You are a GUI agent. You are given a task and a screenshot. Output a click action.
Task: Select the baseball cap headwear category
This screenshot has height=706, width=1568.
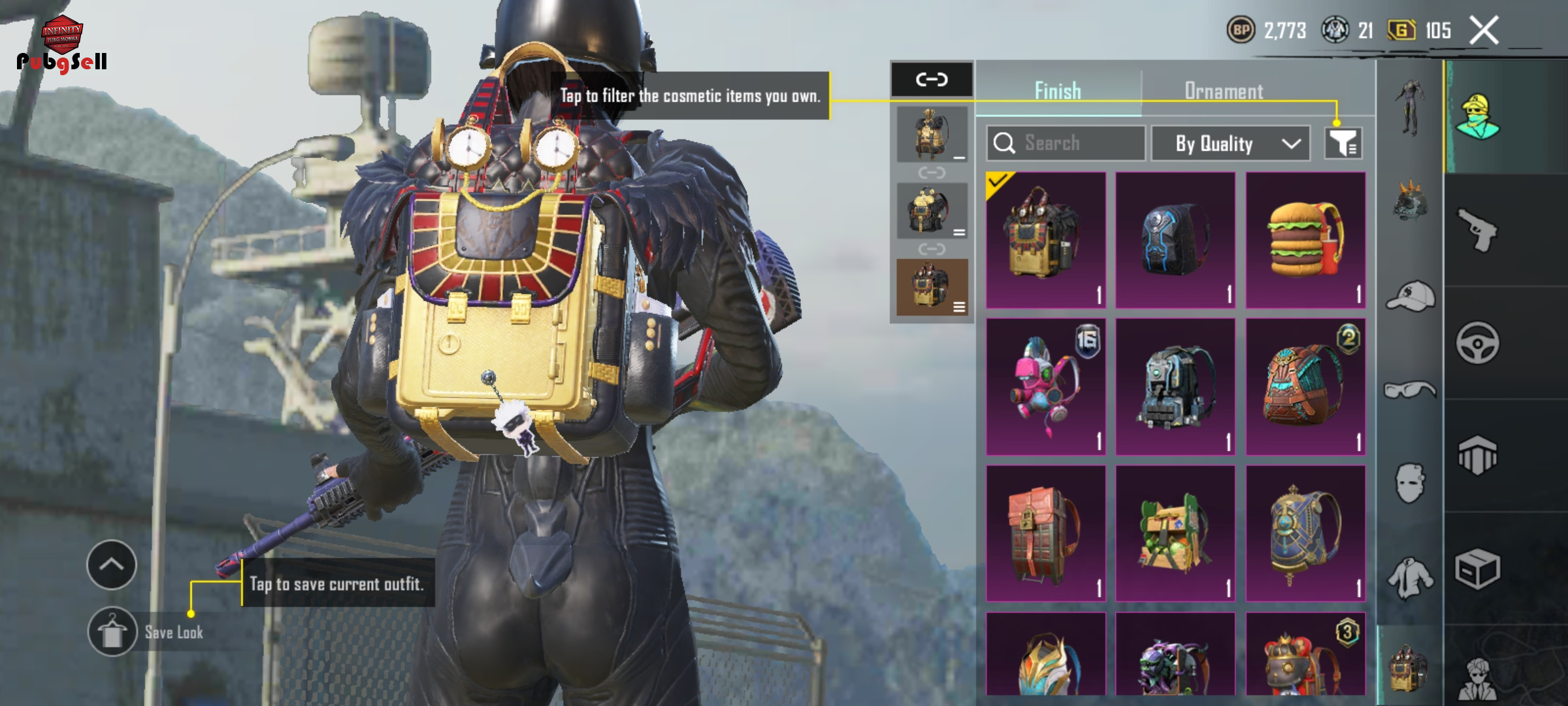(1410, 296)
